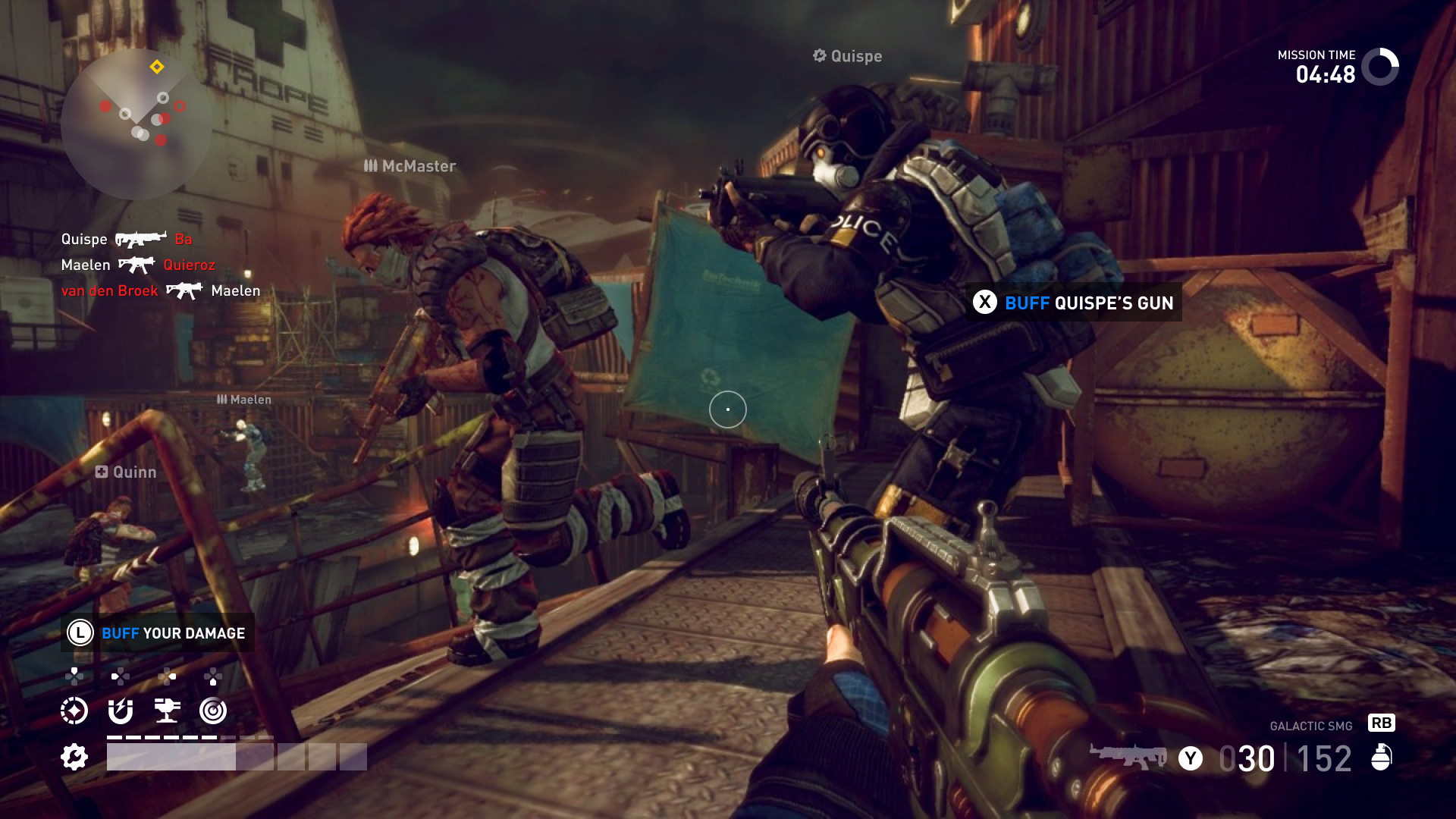Click the Quispe killed Ba feed entry
This screenshot has height=819, width=1456.
coord(127,240)
